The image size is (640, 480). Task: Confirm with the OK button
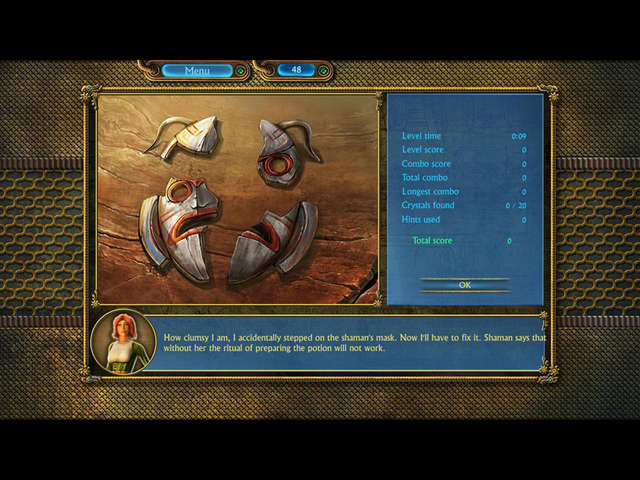point(464,285)
